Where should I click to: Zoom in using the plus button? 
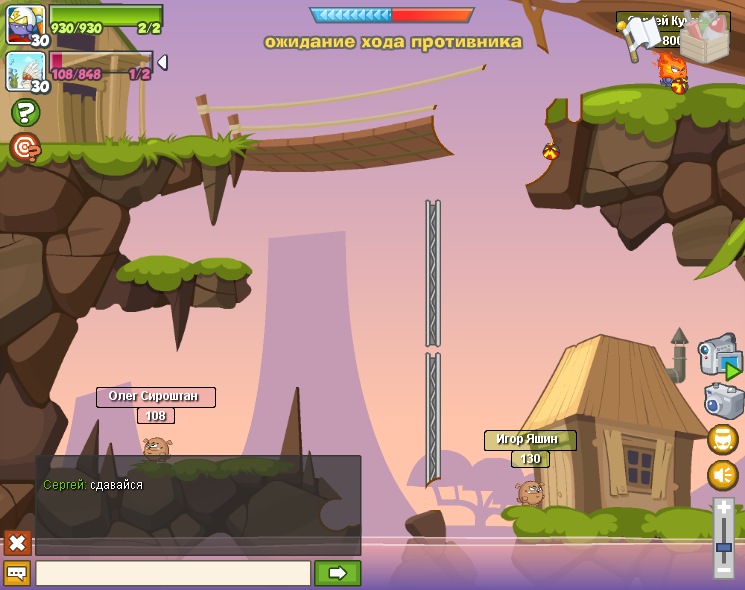(724, 508)
